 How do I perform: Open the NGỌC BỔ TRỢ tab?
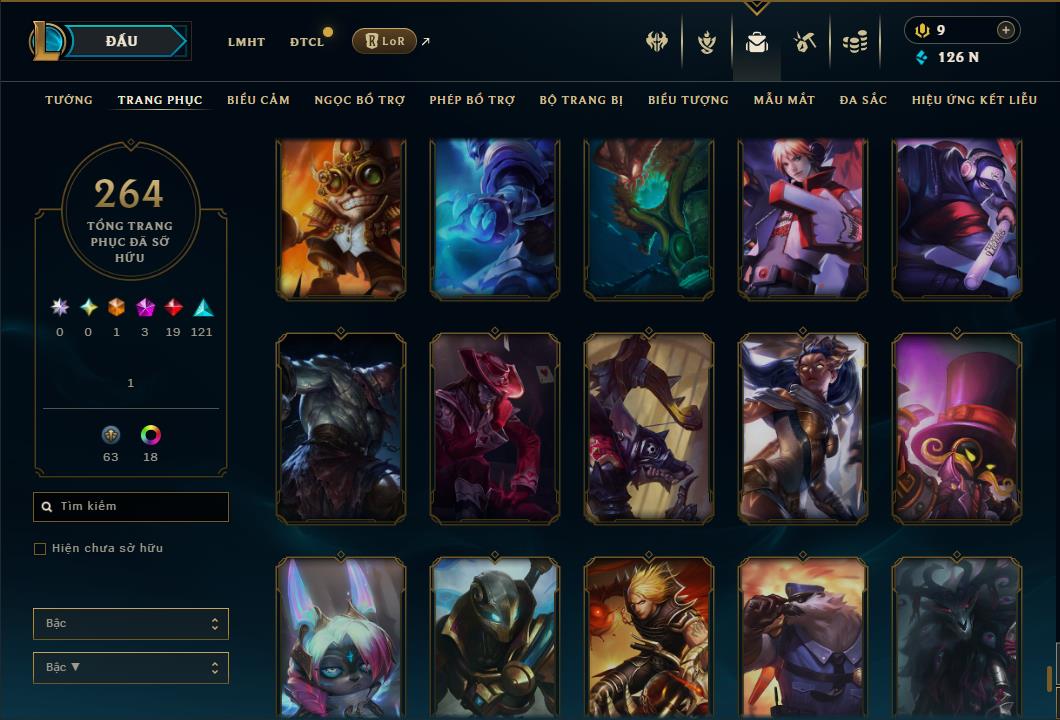[360, 100]
